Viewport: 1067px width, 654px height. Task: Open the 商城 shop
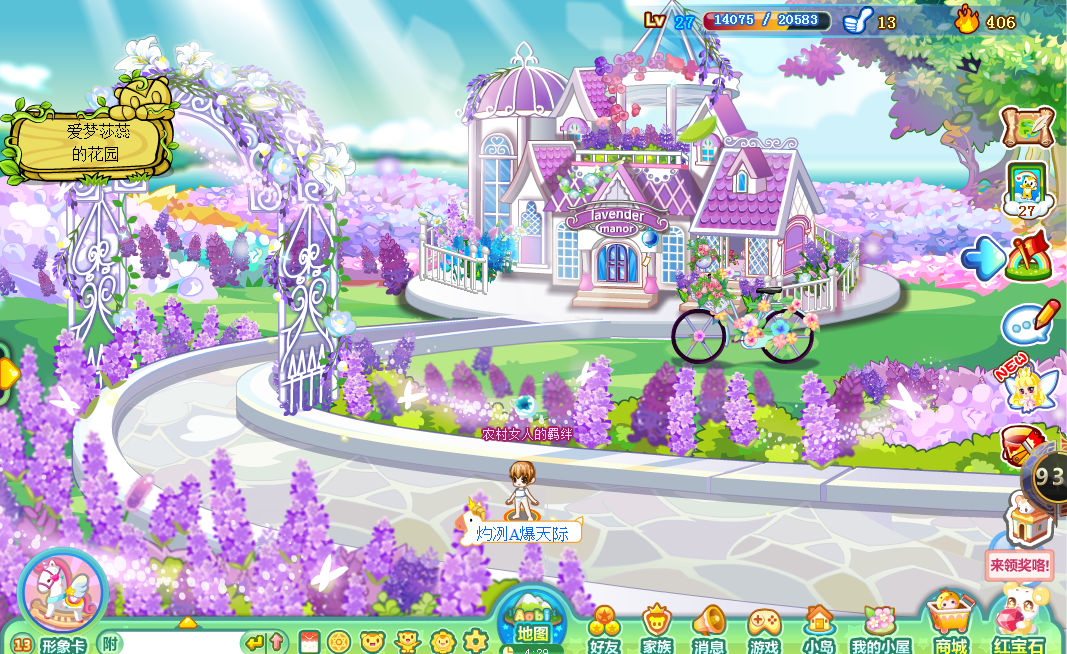tap(950, 625)
